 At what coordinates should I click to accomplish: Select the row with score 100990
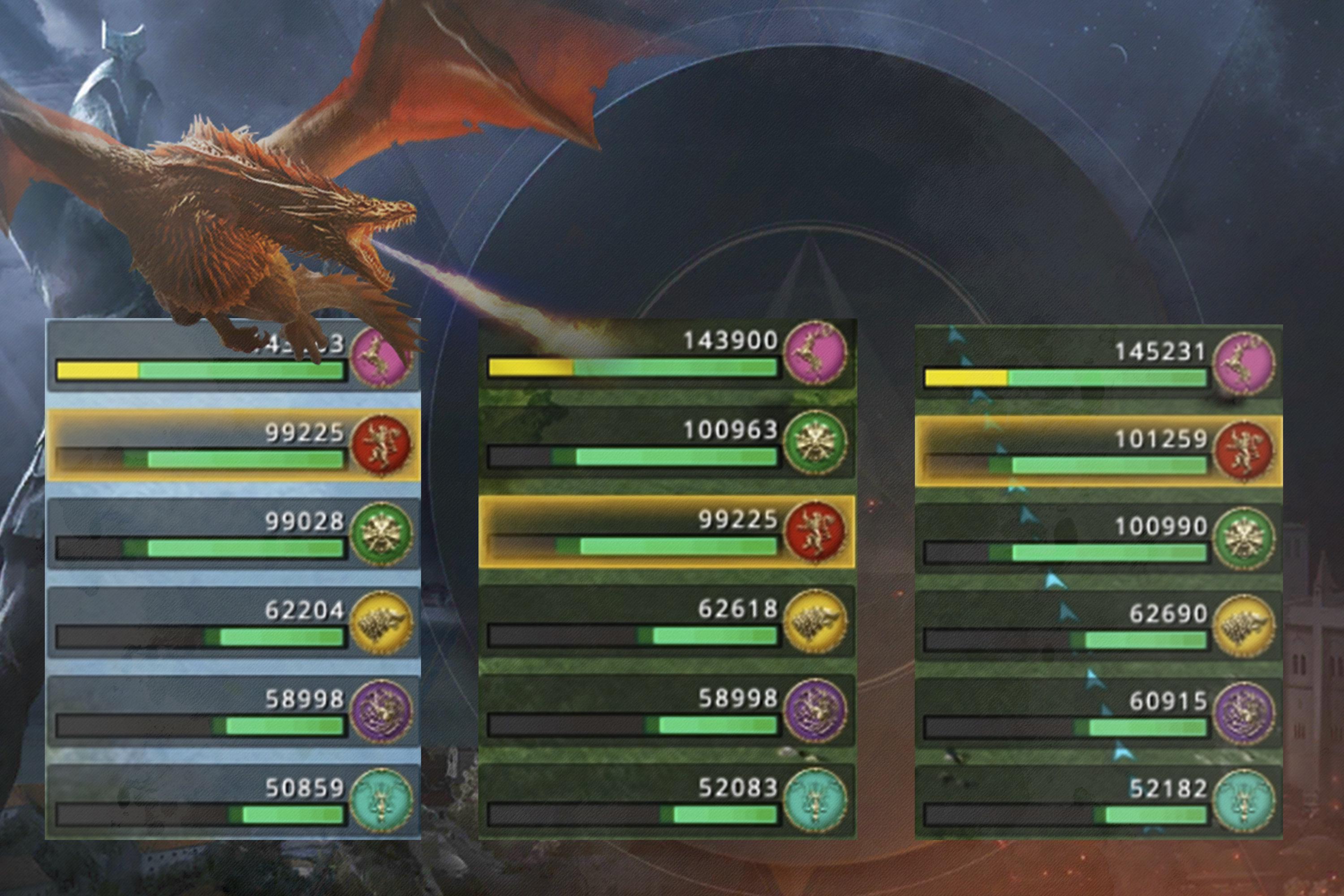1098,538
